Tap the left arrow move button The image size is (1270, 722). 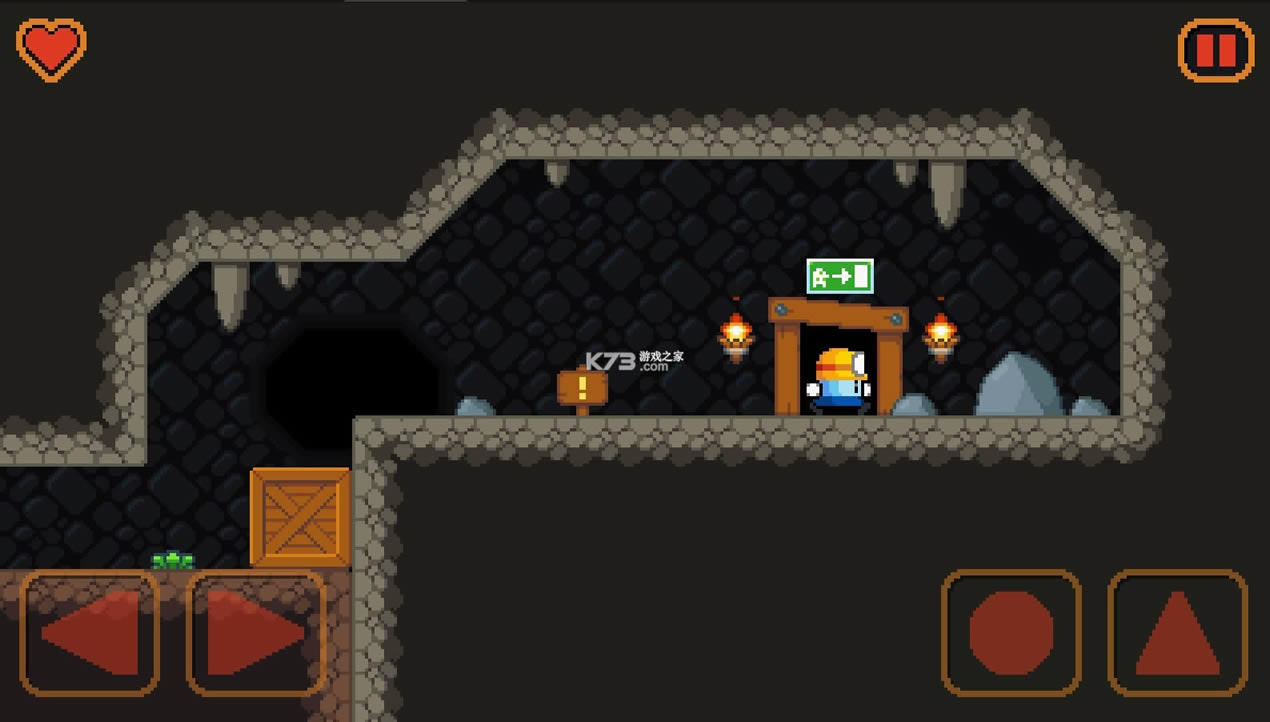89,632
